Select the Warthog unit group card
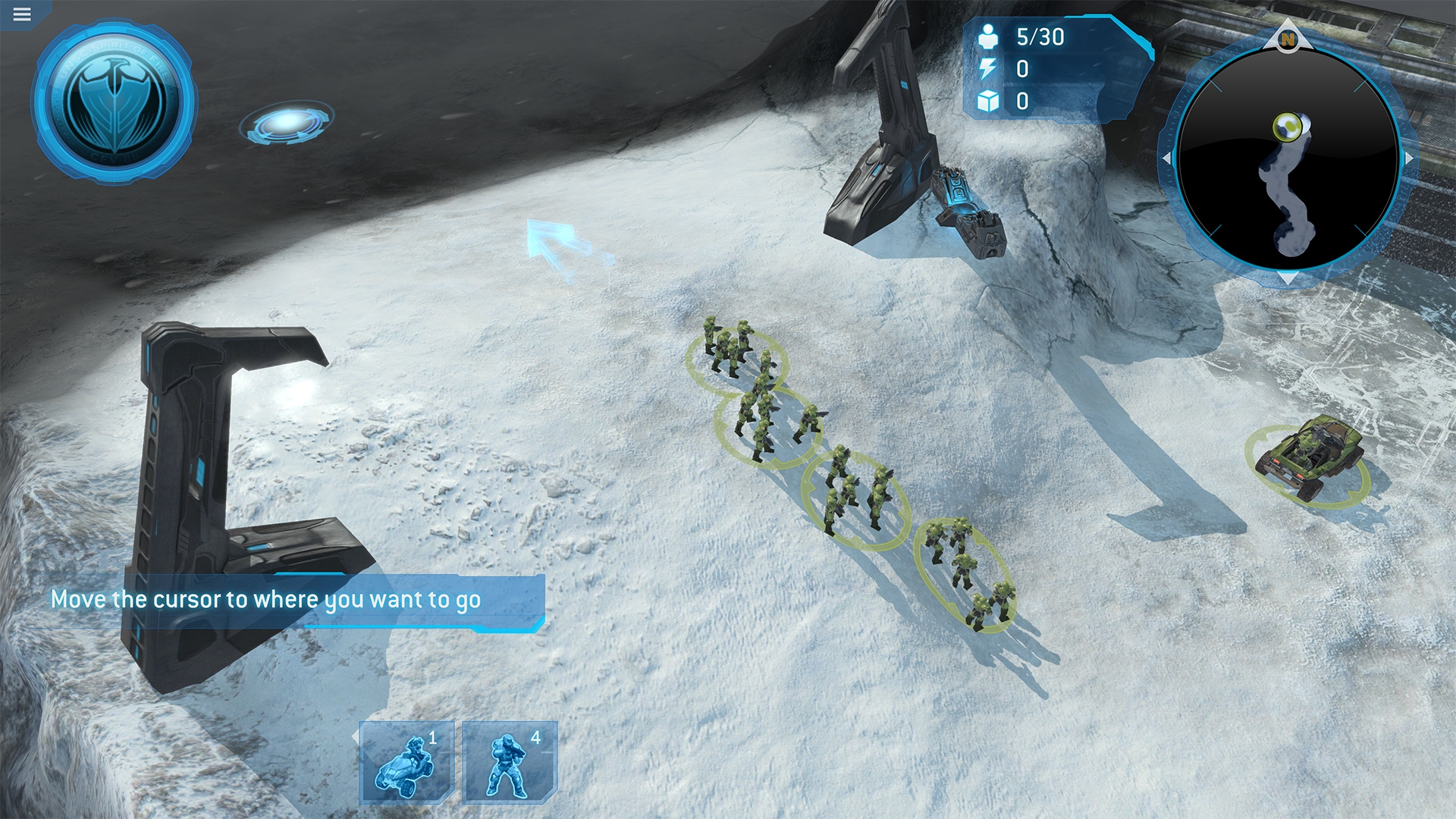This screenshot has width=1456, height=819. pos(407,762)
